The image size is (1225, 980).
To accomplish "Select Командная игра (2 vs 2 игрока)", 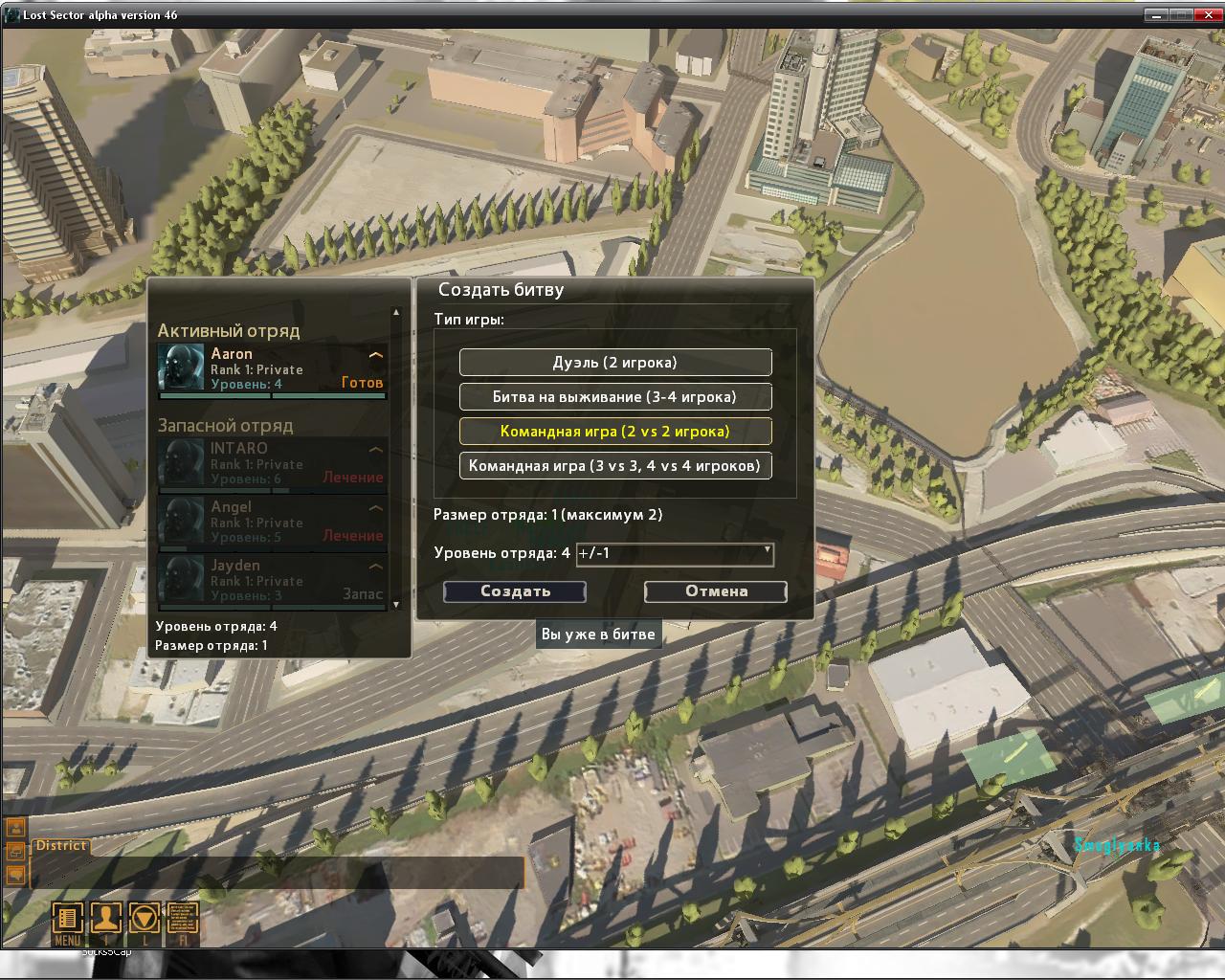I will coord(615,432).
